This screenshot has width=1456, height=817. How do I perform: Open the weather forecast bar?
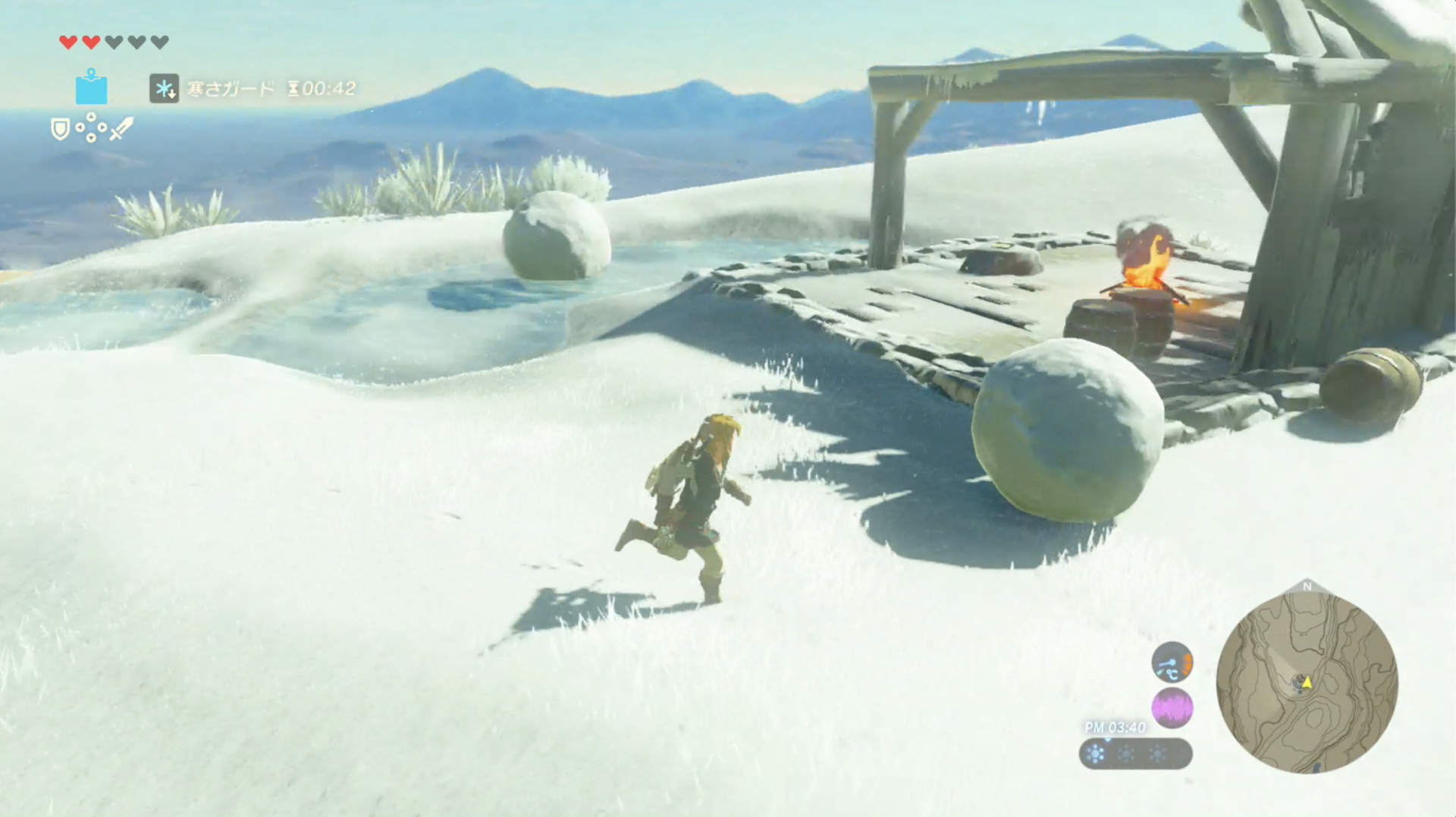coord(1135,753)
